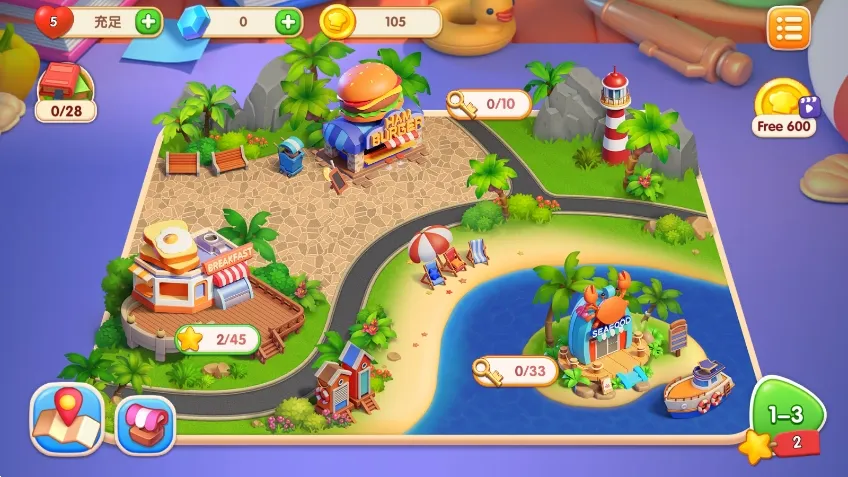848x477 pixels.
Task: Add more lives with the heart's plus button
Action: pos(147,21)
